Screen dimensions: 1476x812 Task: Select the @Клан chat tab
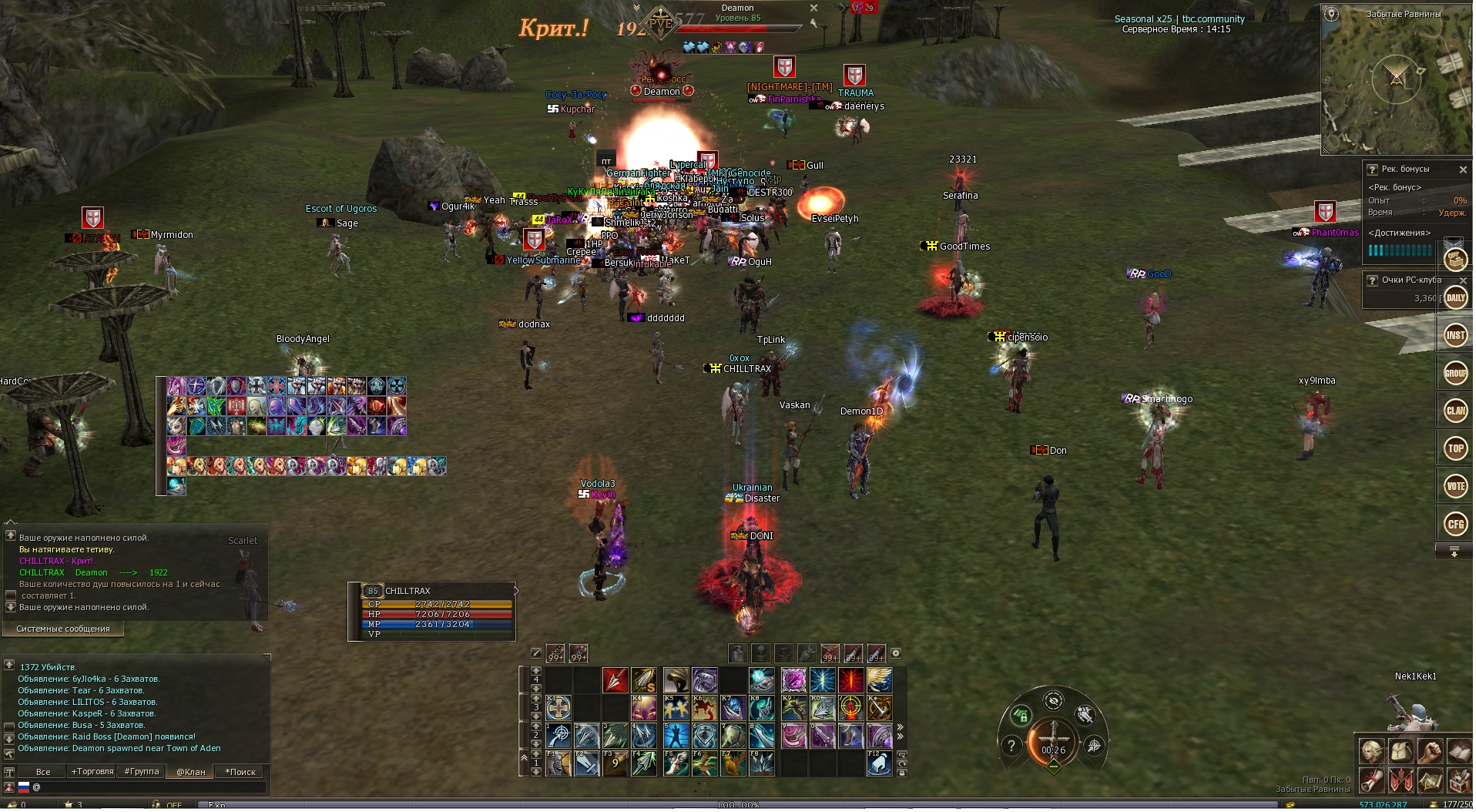coord(191,772)
